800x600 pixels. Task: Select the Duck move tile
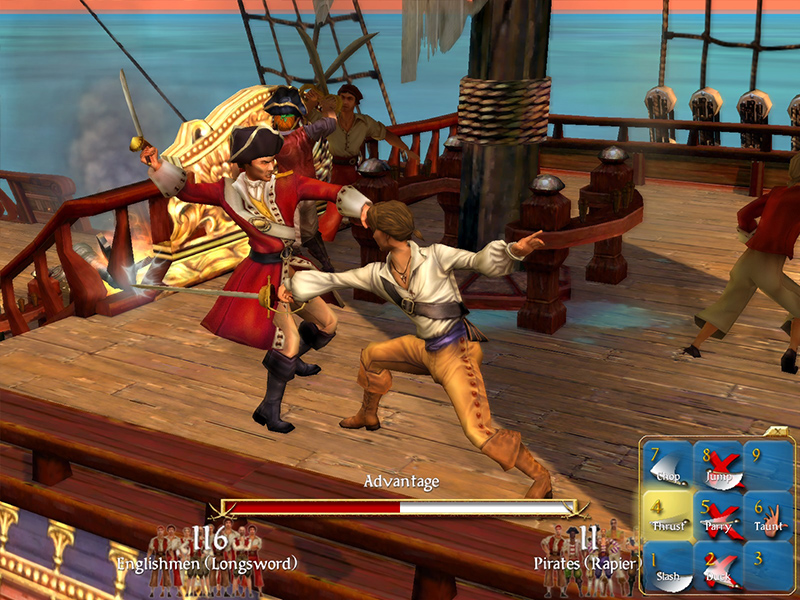(x=718, y=566)
